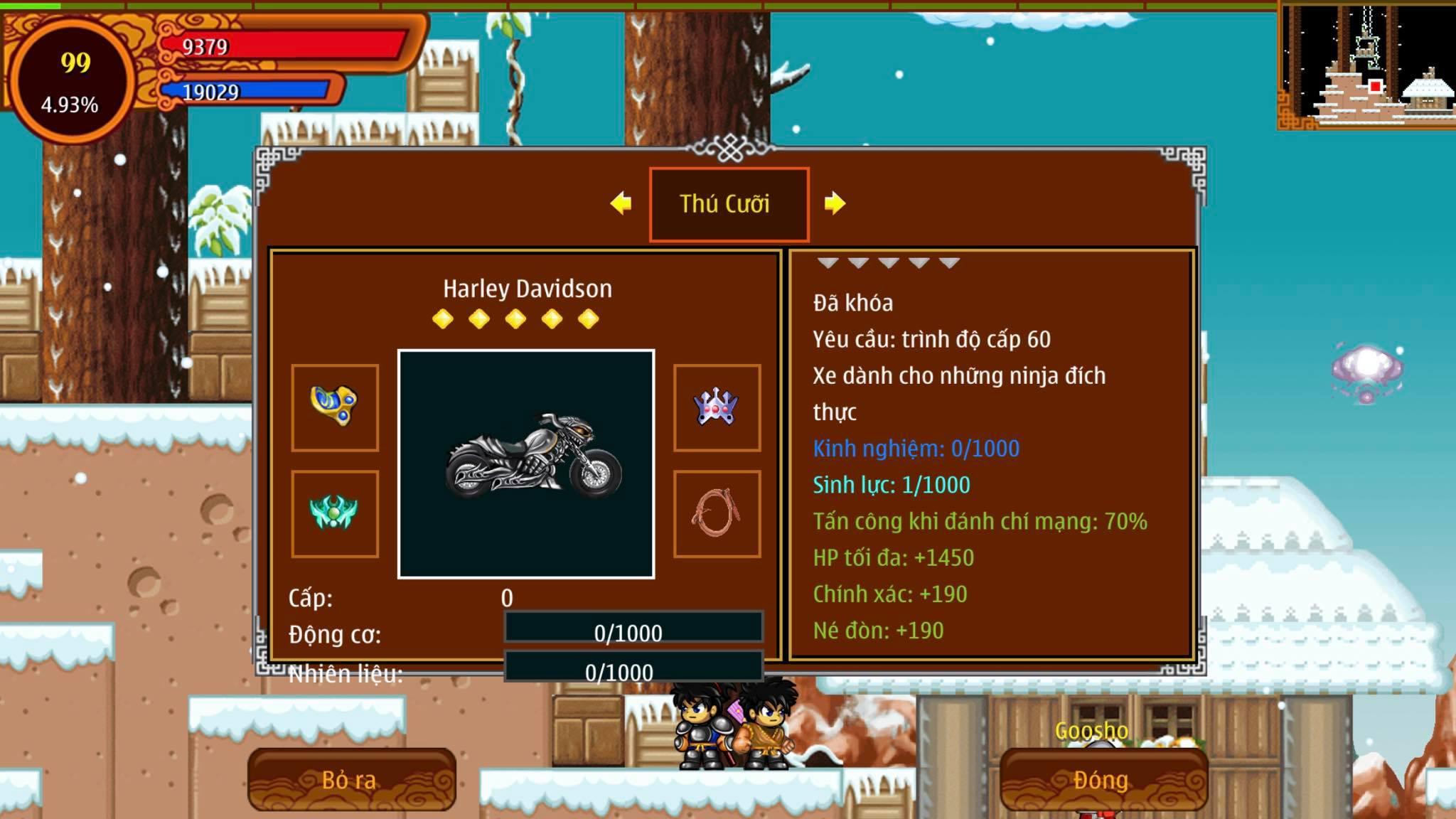Viewport: 1456px width, 819px height.
Task: Close the panel with Đóng button
Action: click(x=1103, y=780)
